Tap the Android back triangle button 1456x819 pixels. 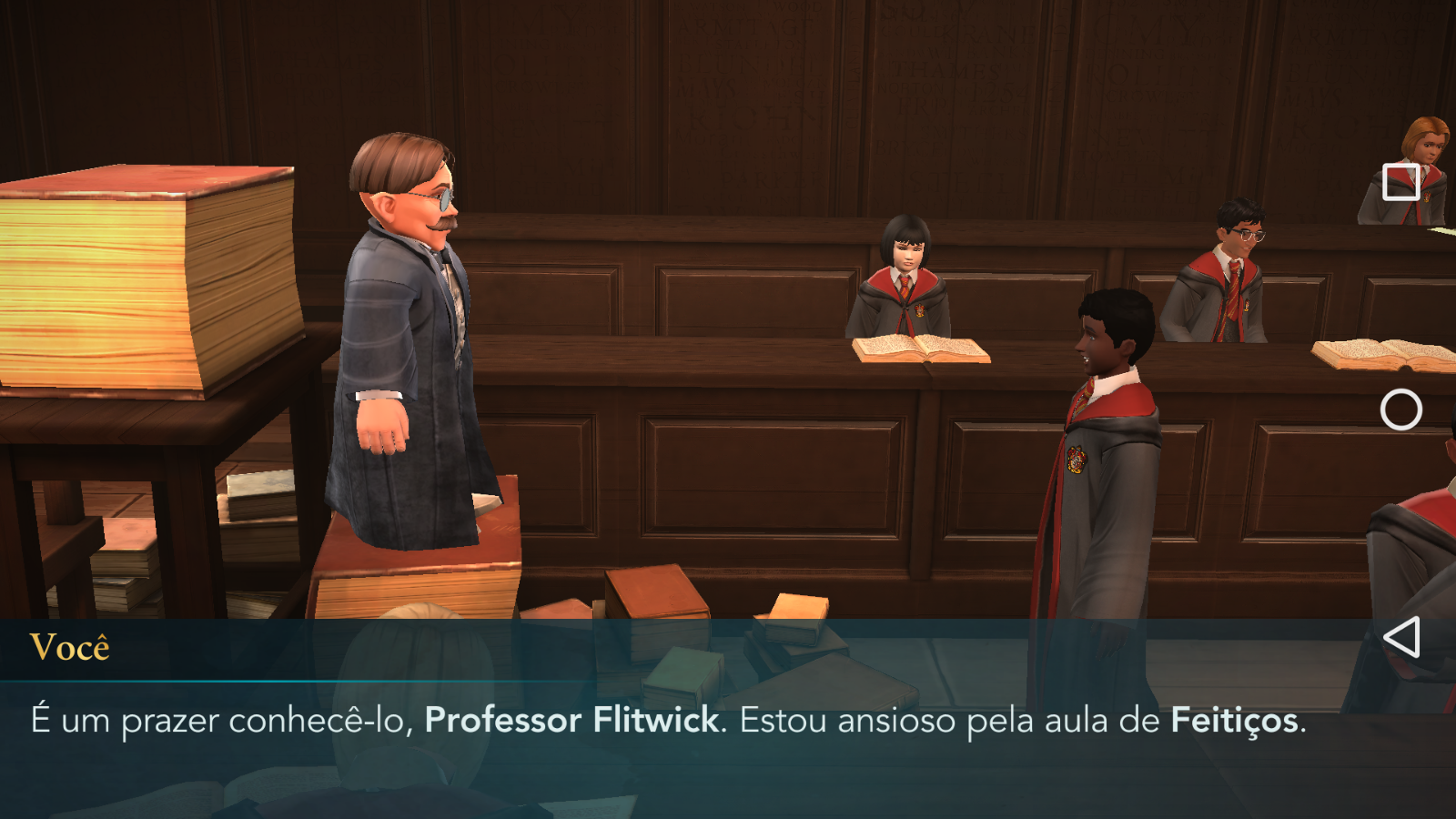point(1401,637)
